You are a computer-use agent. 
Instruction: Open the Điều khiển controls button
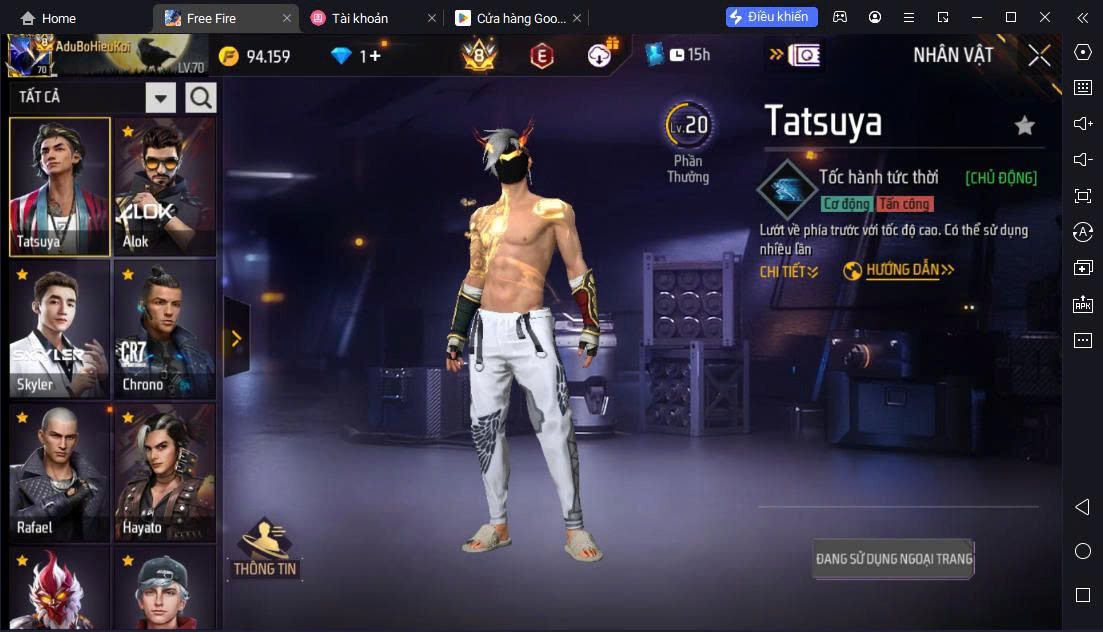771,17
